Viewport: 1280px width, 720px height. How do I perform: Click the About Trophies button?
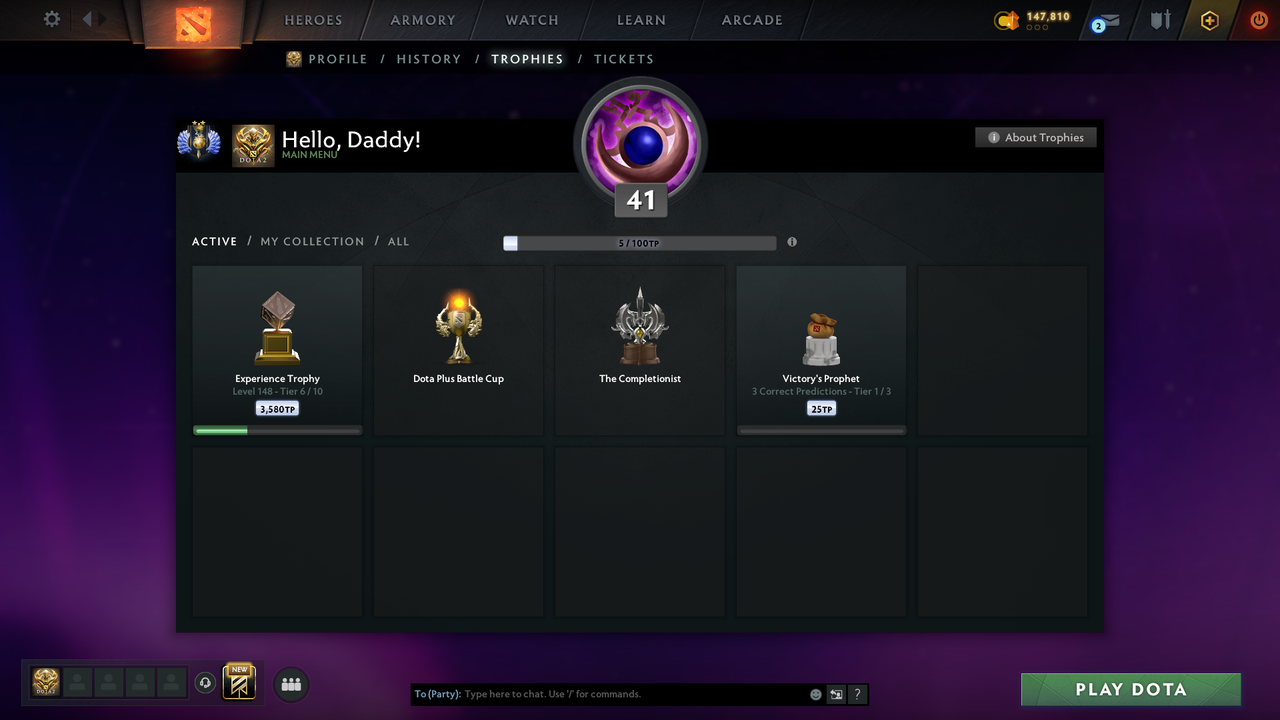(x=1036, y=137)
